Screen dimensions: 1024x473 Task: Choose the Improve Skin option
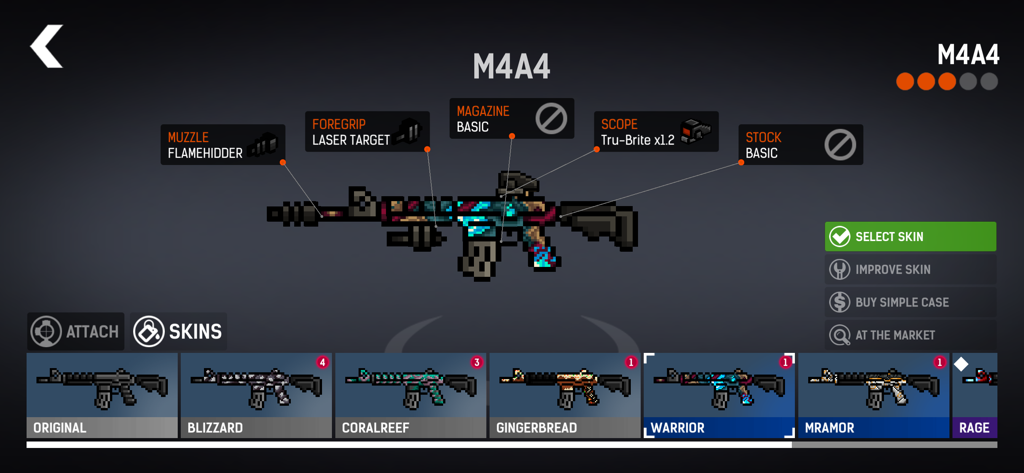[910, 270]
